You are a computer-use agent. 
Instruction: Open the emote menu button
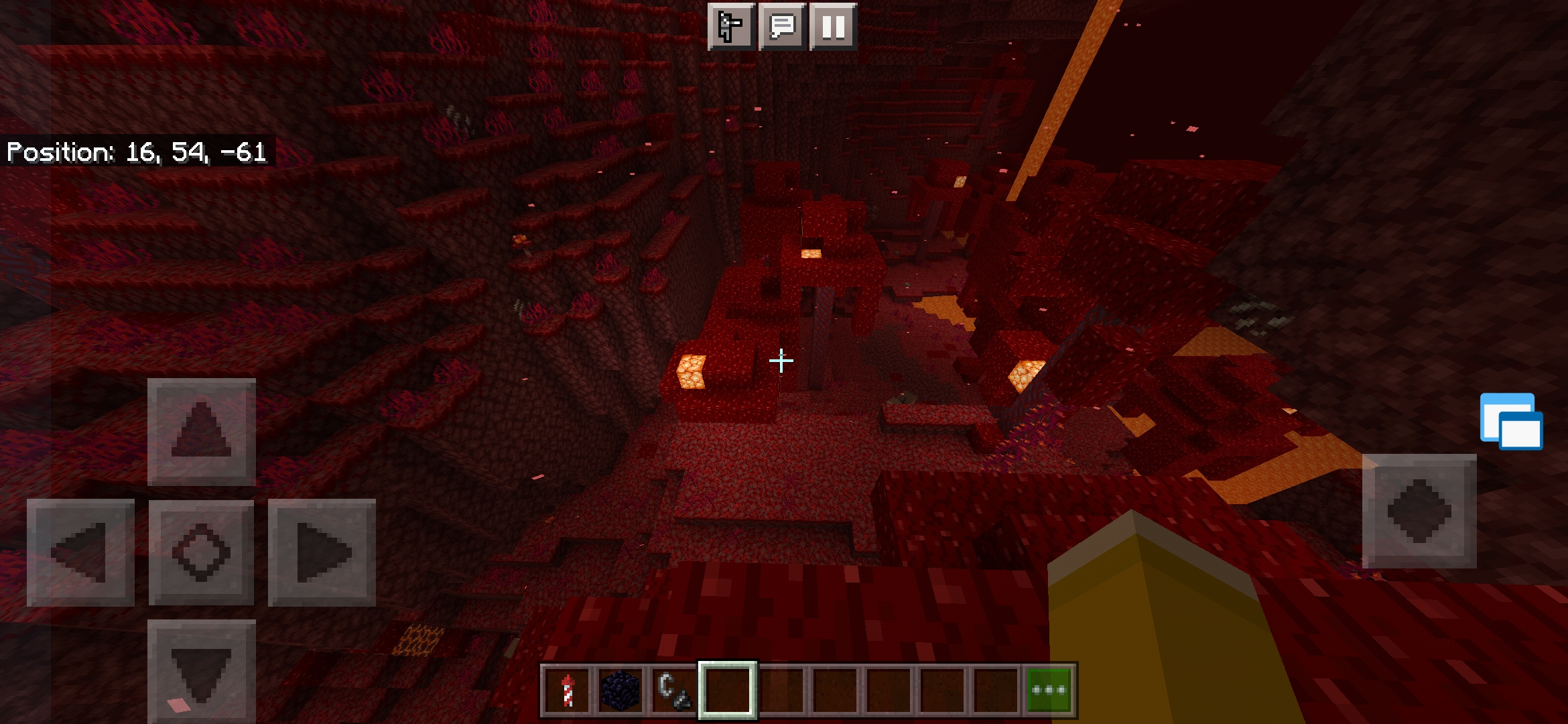click(x=731, y=27)
